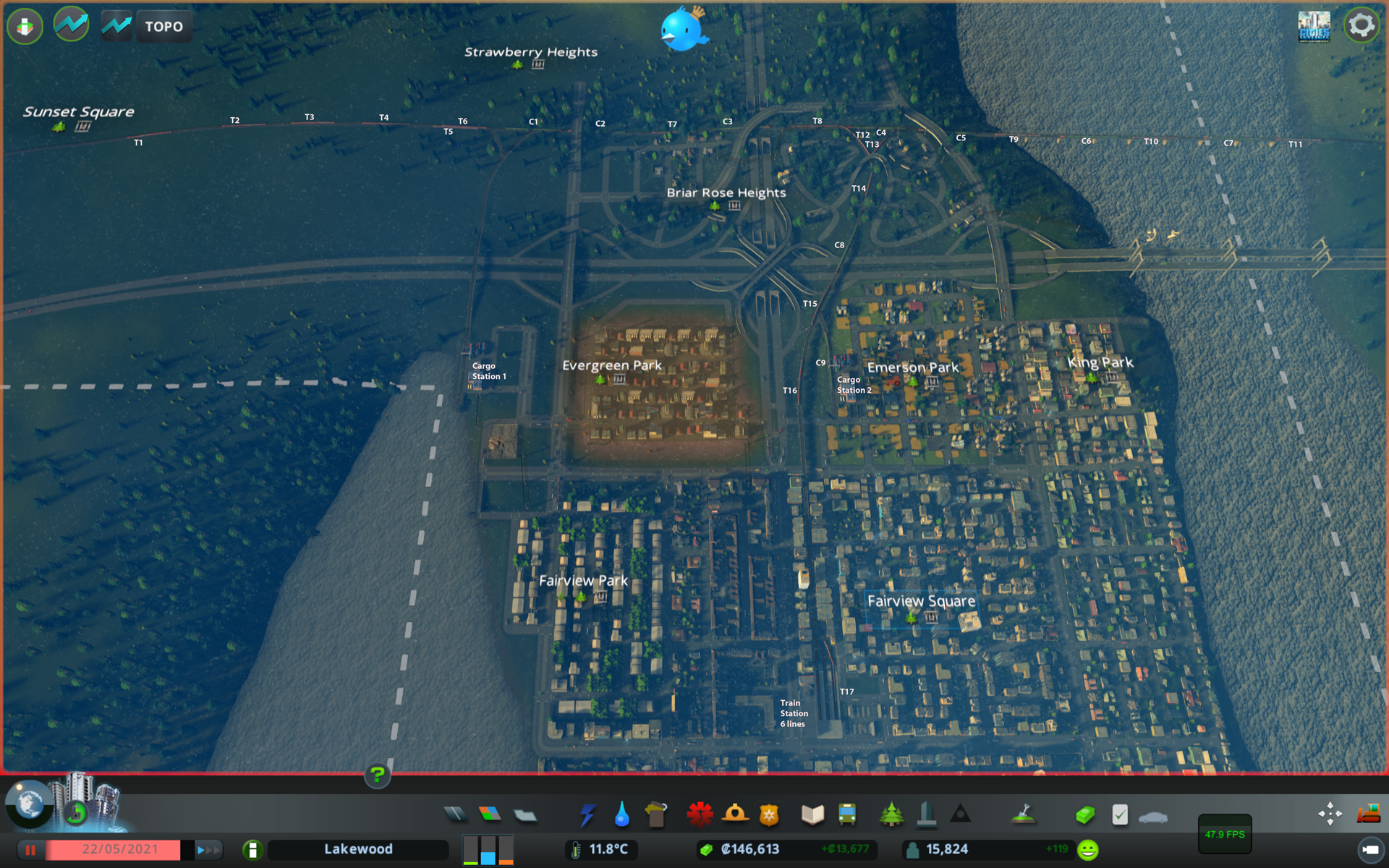The width and height of the screenshot is (1389, 868).
Task: Pause the game simulation
Action: coord(30,849)
